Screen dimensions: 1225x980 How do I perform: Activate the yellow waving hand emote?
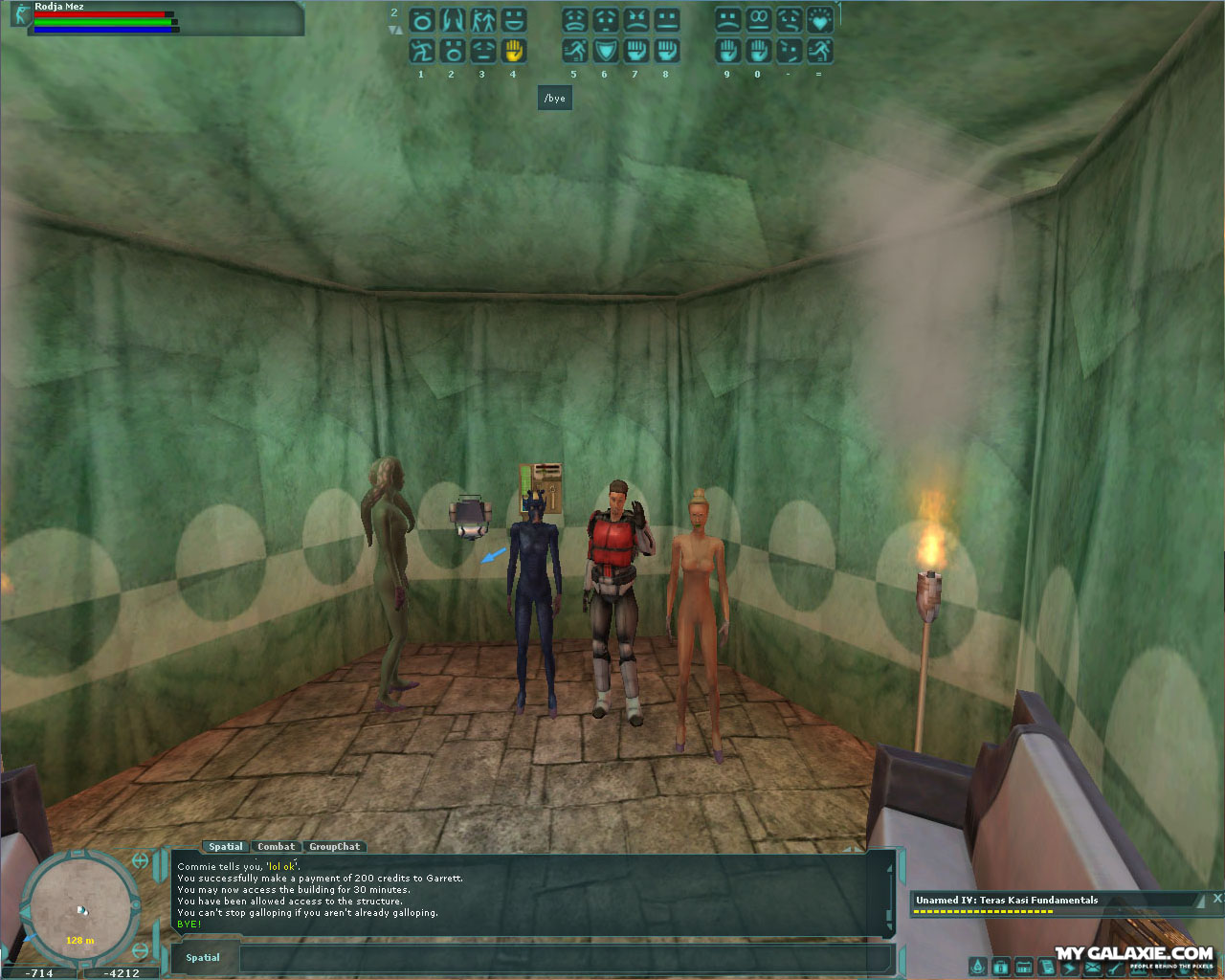tap(514, 51)
